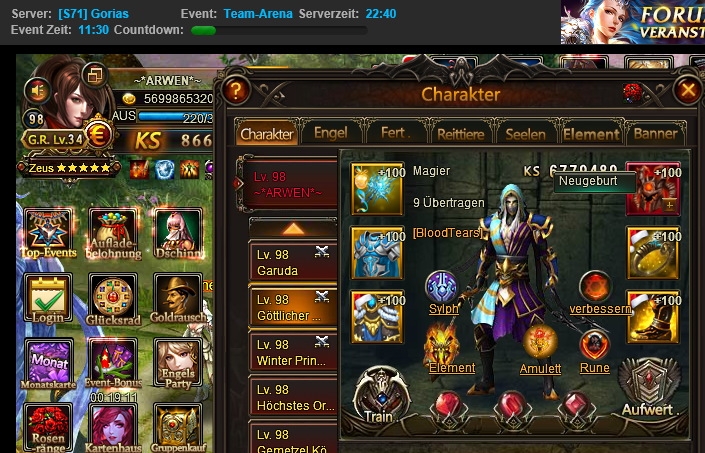Open the Glücksrad wheel icon

pos(109,298)
